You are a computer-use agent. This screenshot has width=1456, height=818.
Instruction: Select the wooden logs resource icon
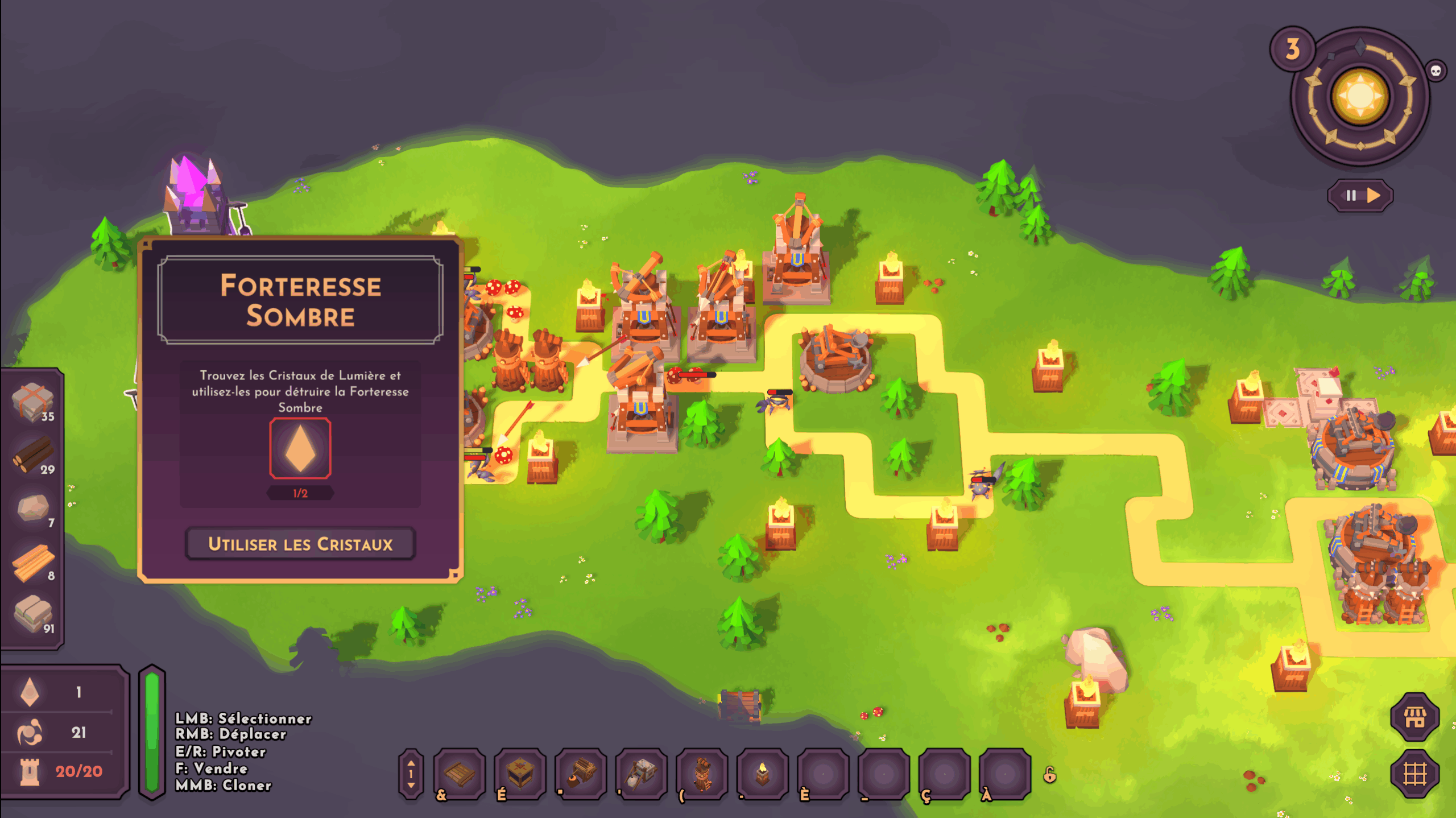coord(32,454)
